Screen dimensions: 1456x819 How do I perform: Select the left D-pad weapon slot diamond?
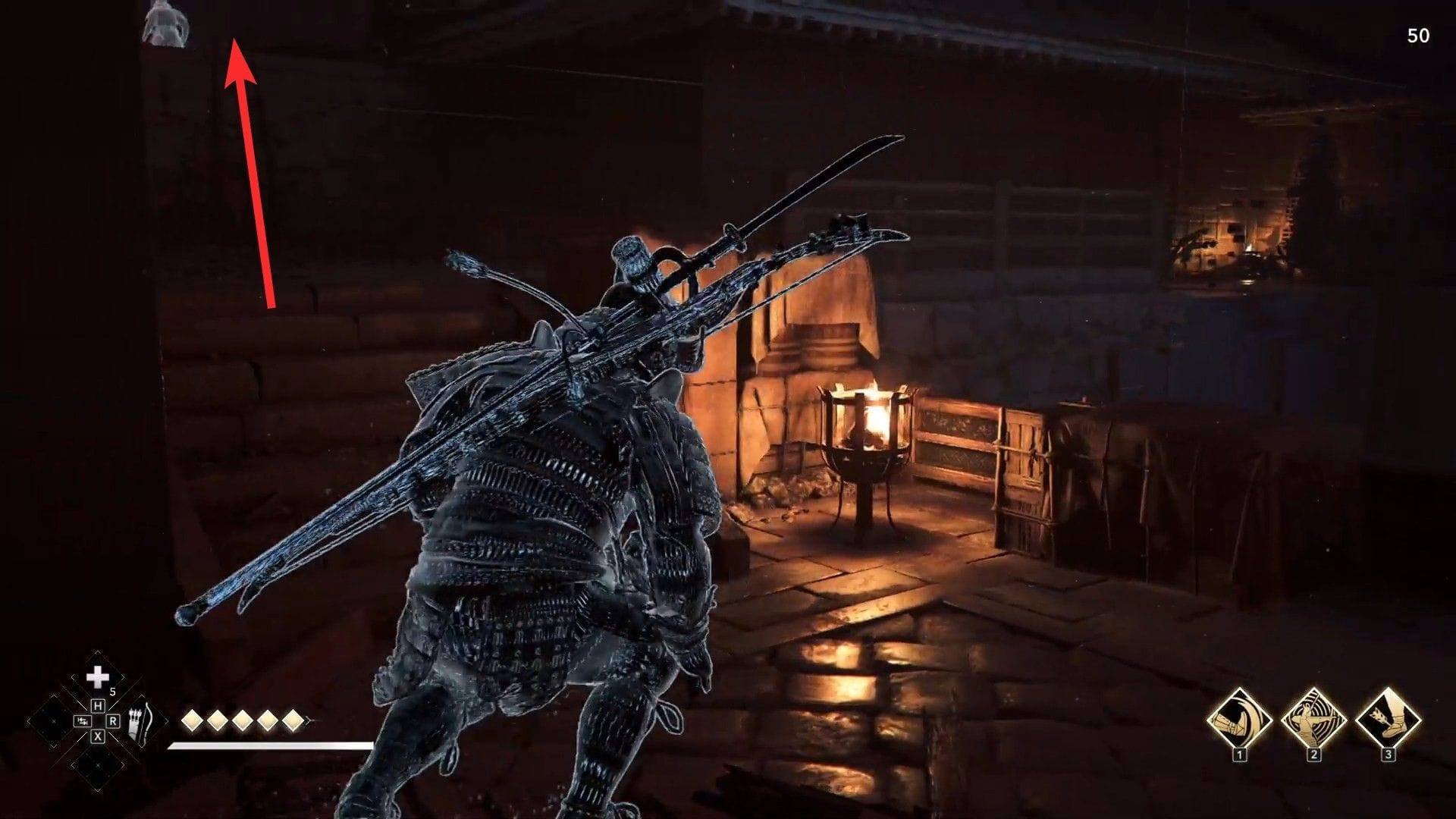[53, 721]
